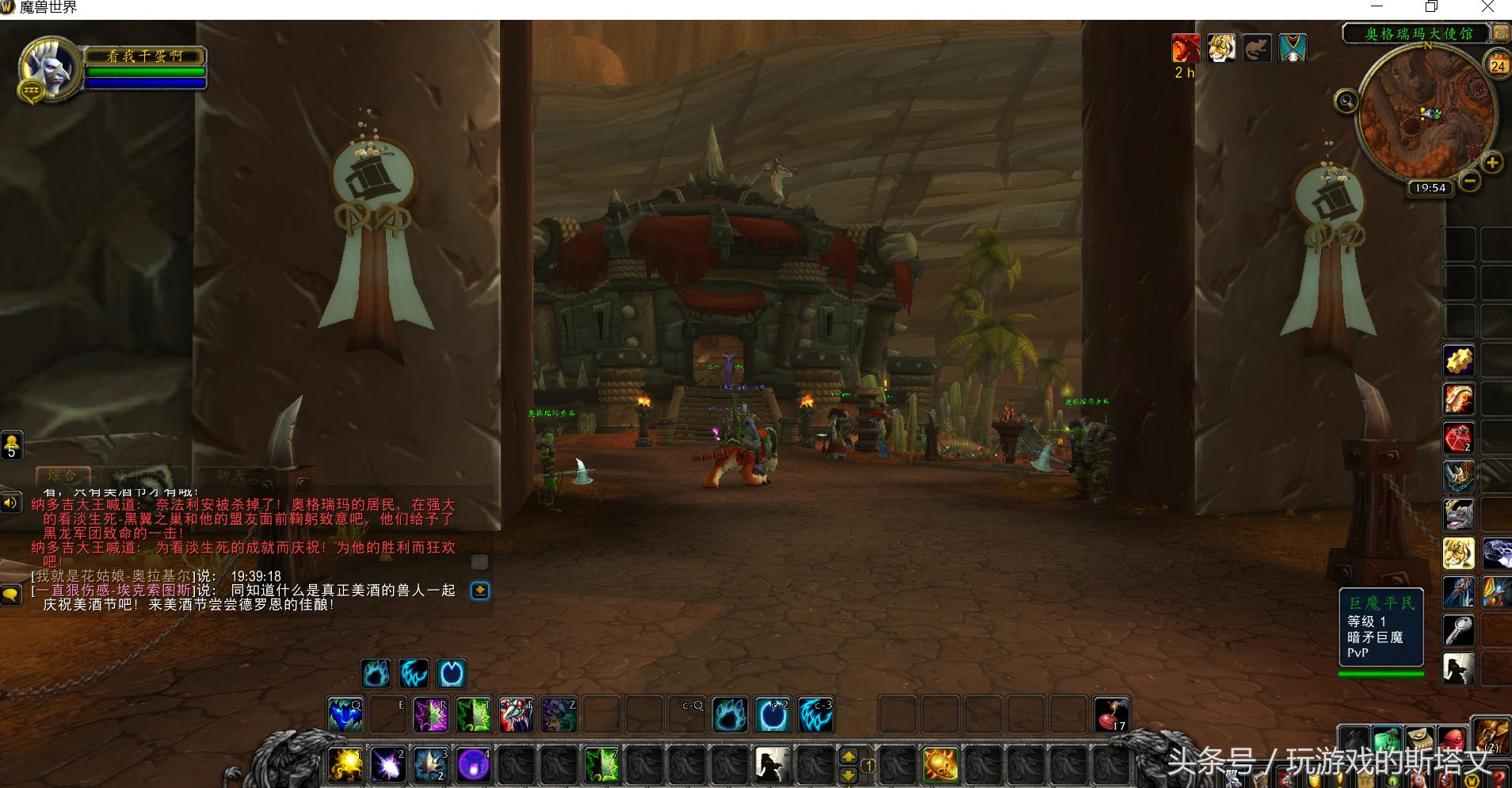The image size is (1512, 788).
Task: Select the tiger mount buff icon
Action: click(x=1221, y=48)
